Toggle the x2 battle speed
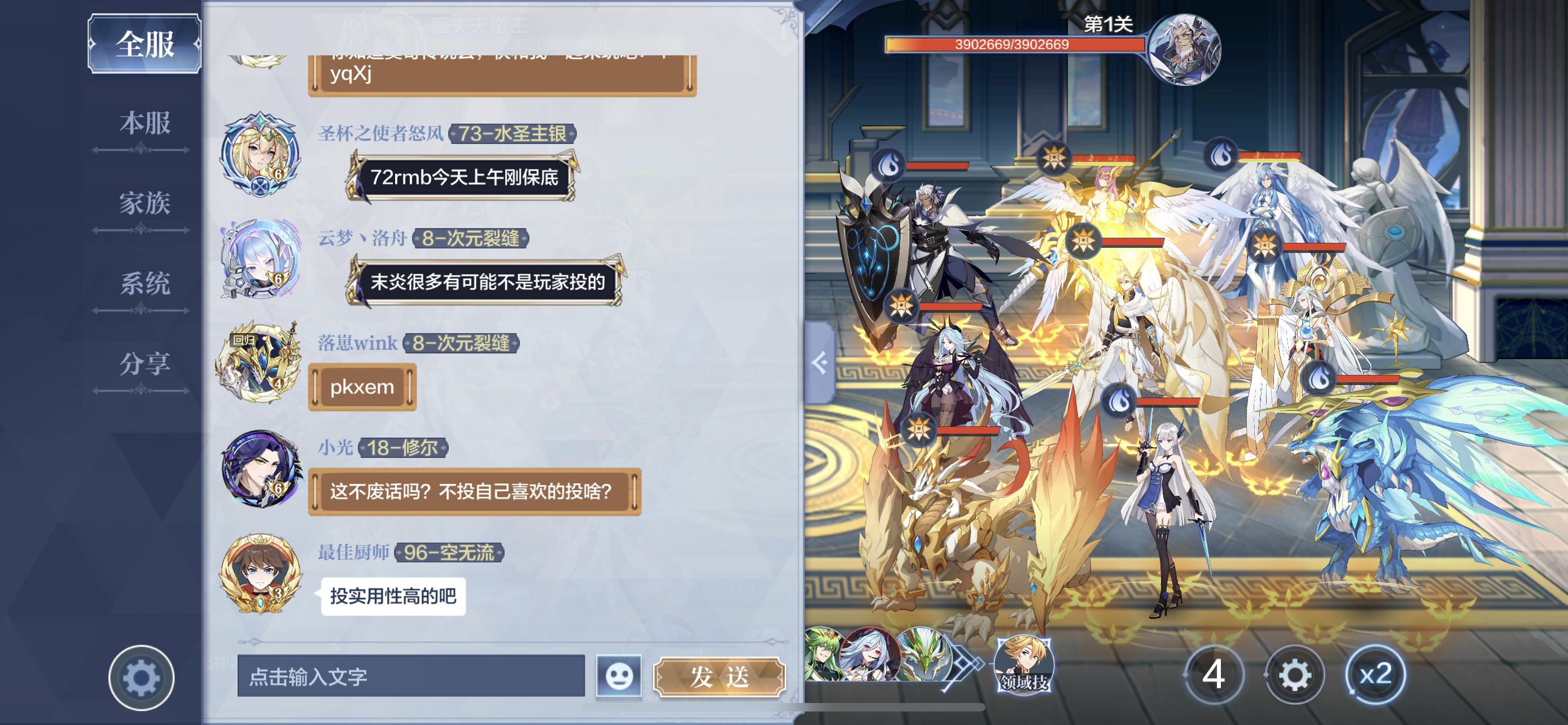This screenshot has height=725, width=1568. [1375, 675]
